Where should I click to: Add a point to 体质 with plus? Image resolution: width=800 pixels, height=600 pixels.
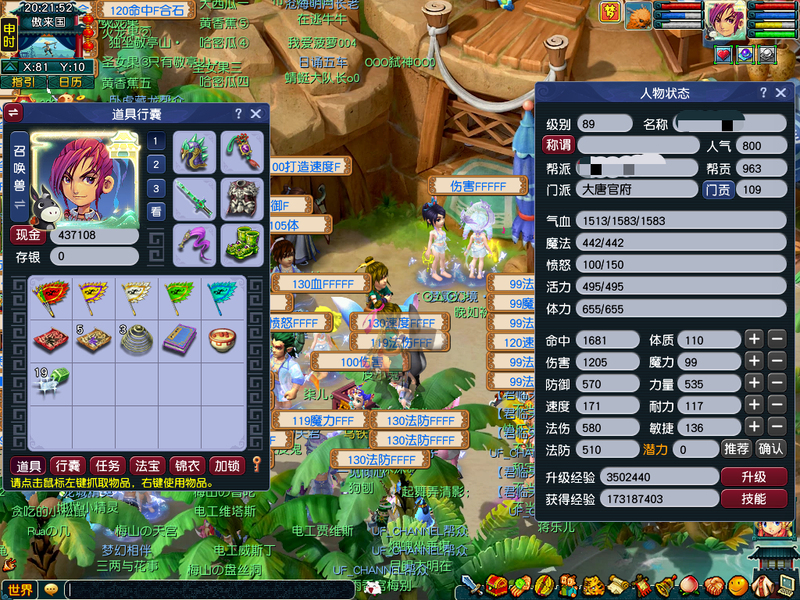click(754, 340)
